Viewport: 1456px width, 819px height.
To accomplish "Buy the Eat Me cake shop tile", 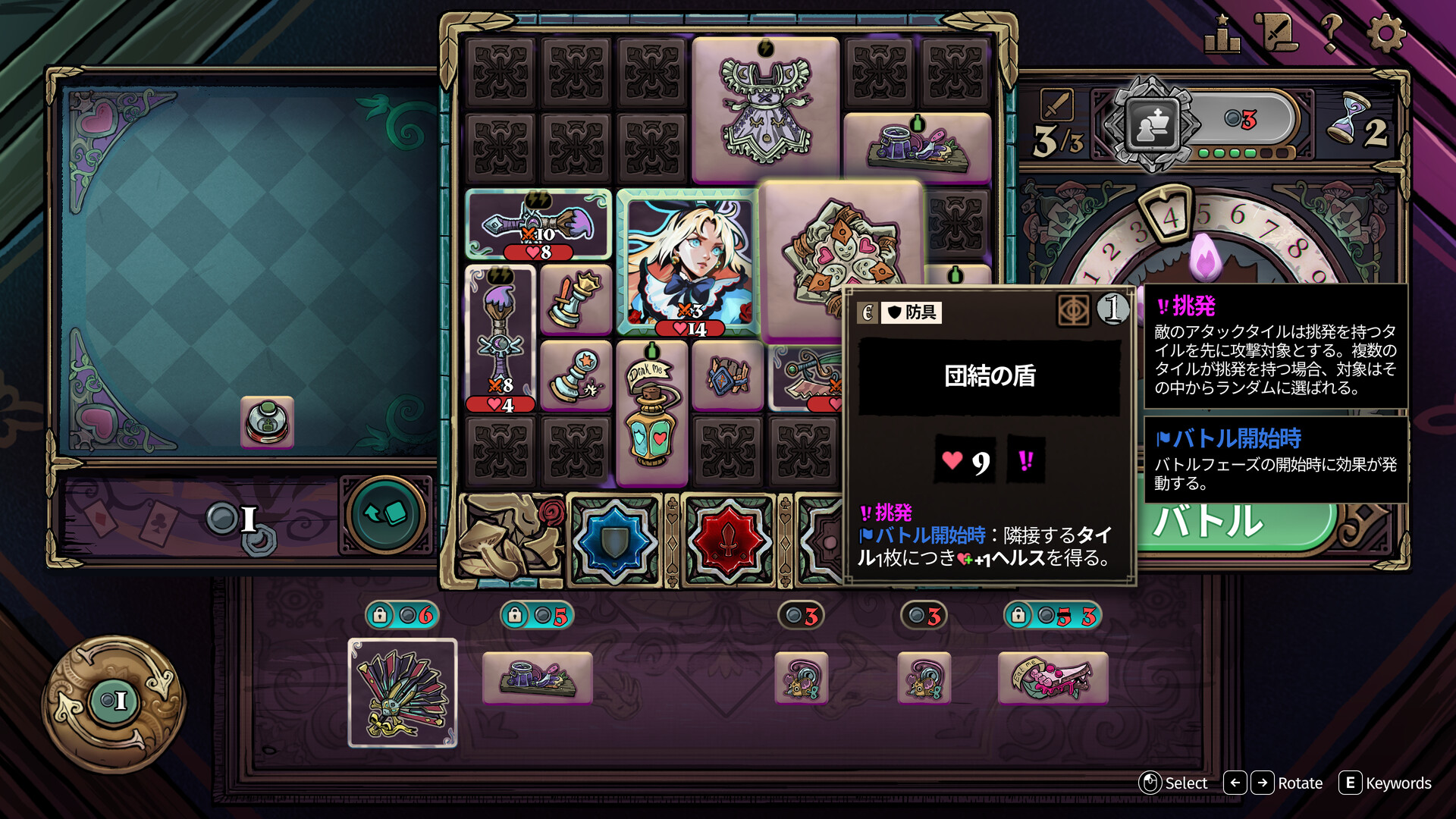I will (1053, 678).
